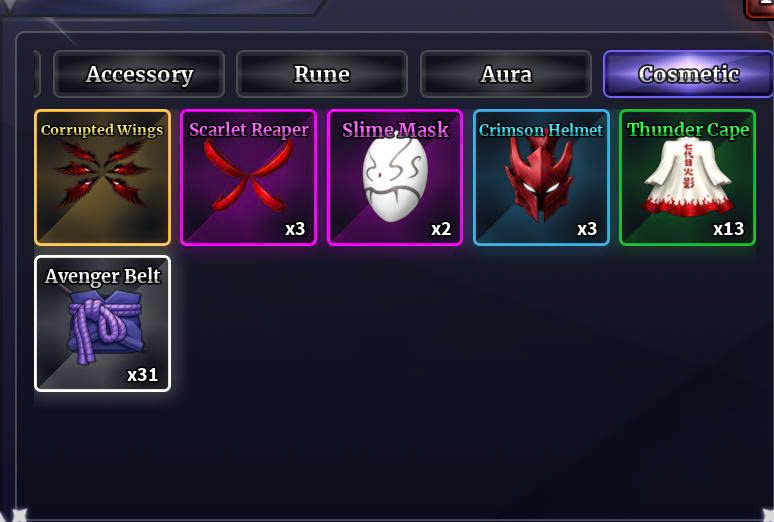Select the Scarlet Reaper item slot
This screenshot has width=774, height=522.
pyautogui.click(x=248, y=177)
